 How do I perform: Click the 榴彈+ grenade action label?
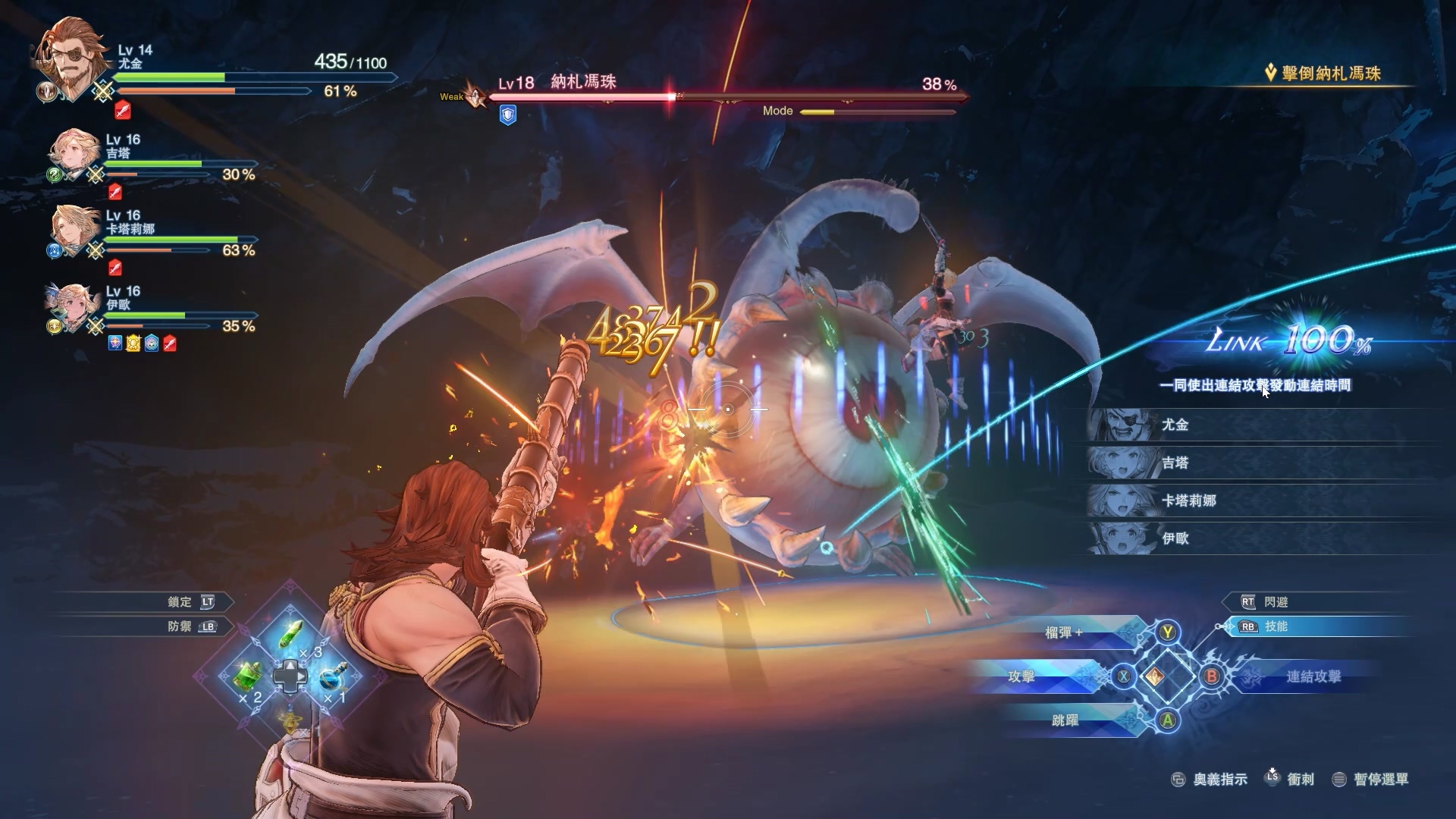1064,632
